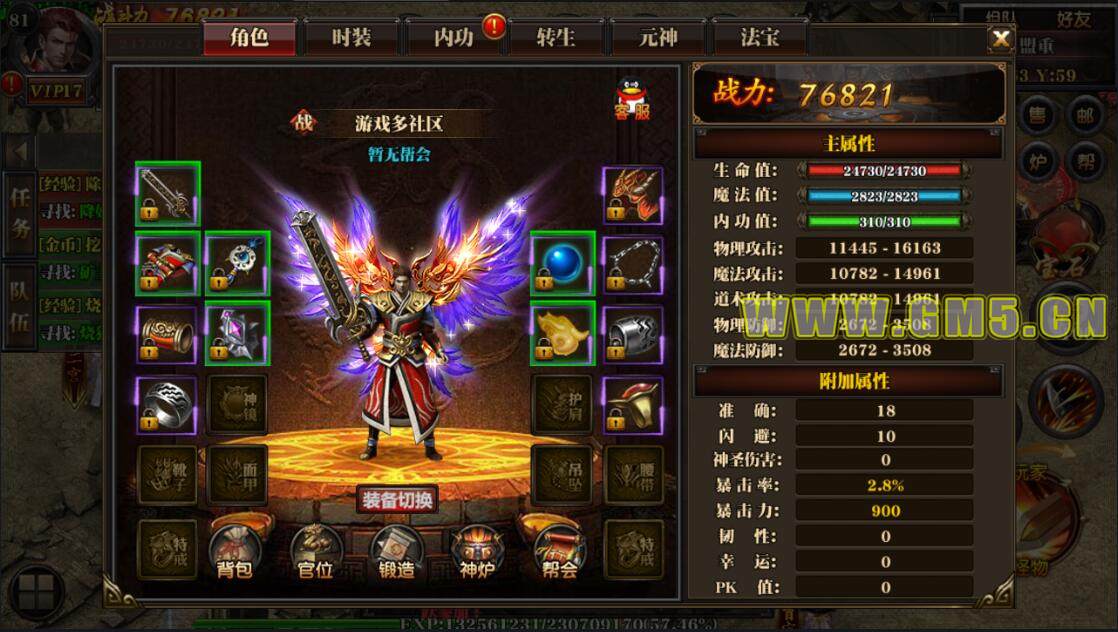Image resolution: width=1118 pixels, height=632 pixels.
Task: Show the 元神 tab
Action: pos(658,38)
